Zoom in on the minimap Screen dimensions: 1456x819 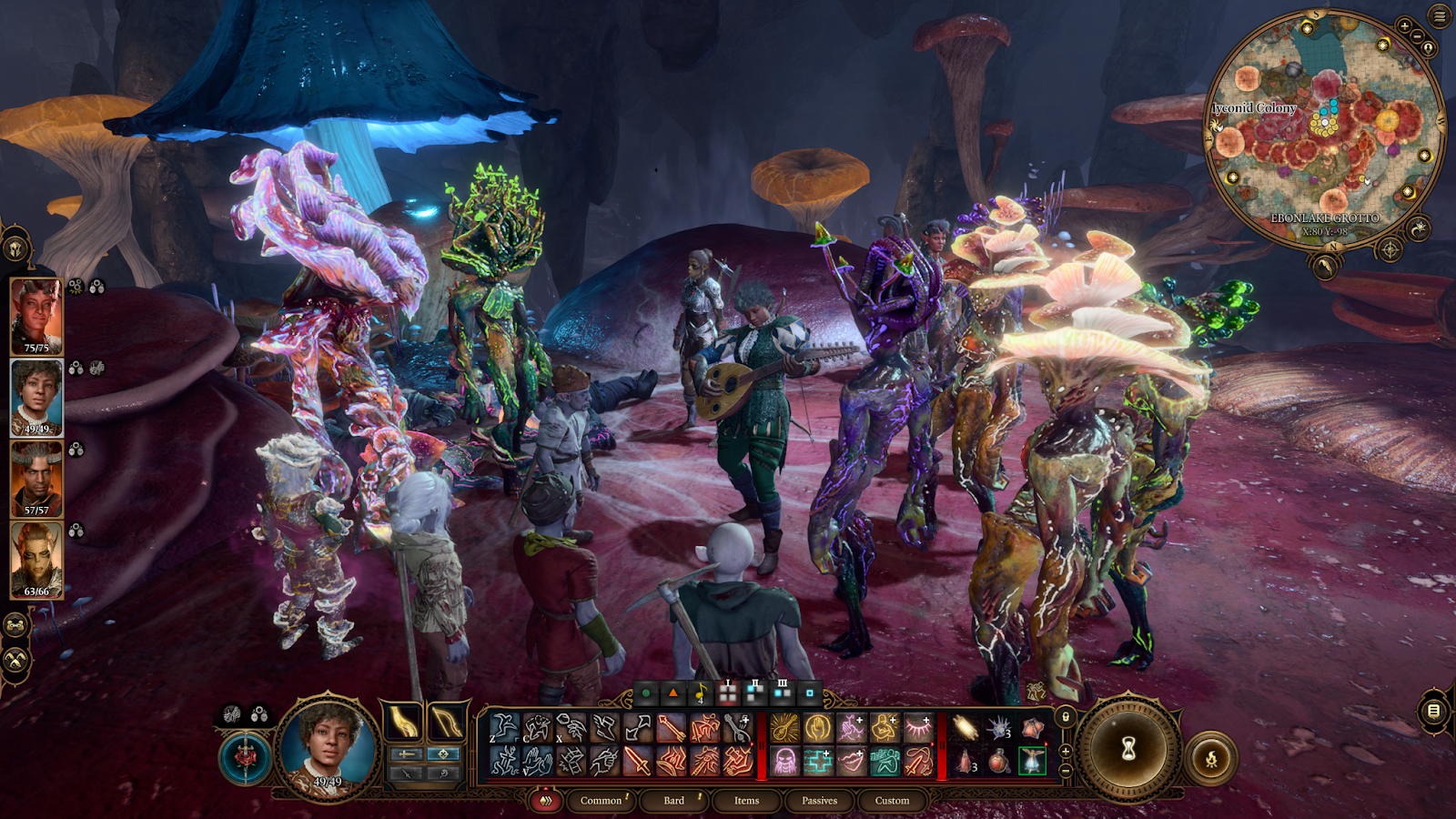[1405, 27]
